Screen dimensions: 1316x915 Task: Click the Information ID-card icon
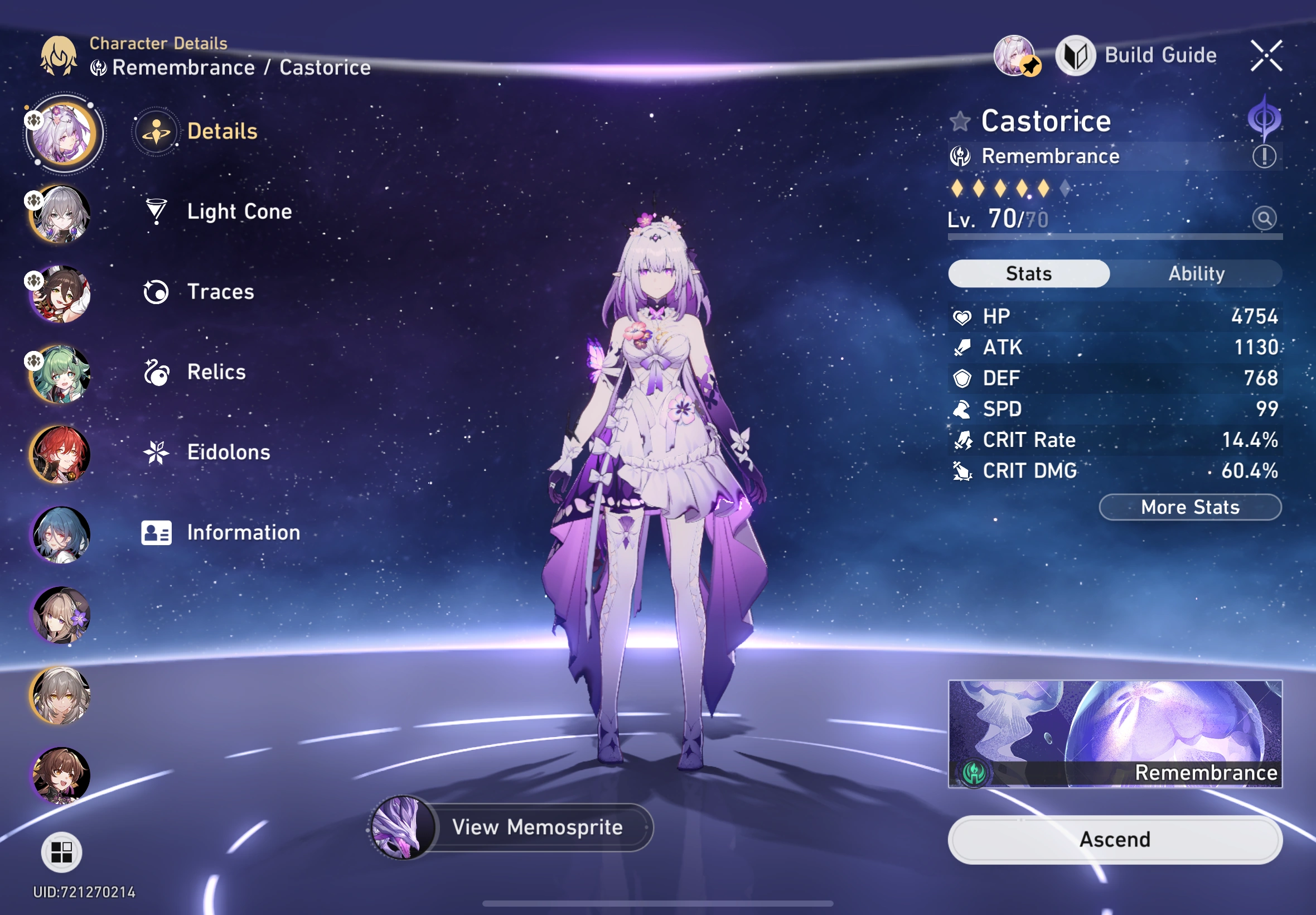click(x=156, y=533)
